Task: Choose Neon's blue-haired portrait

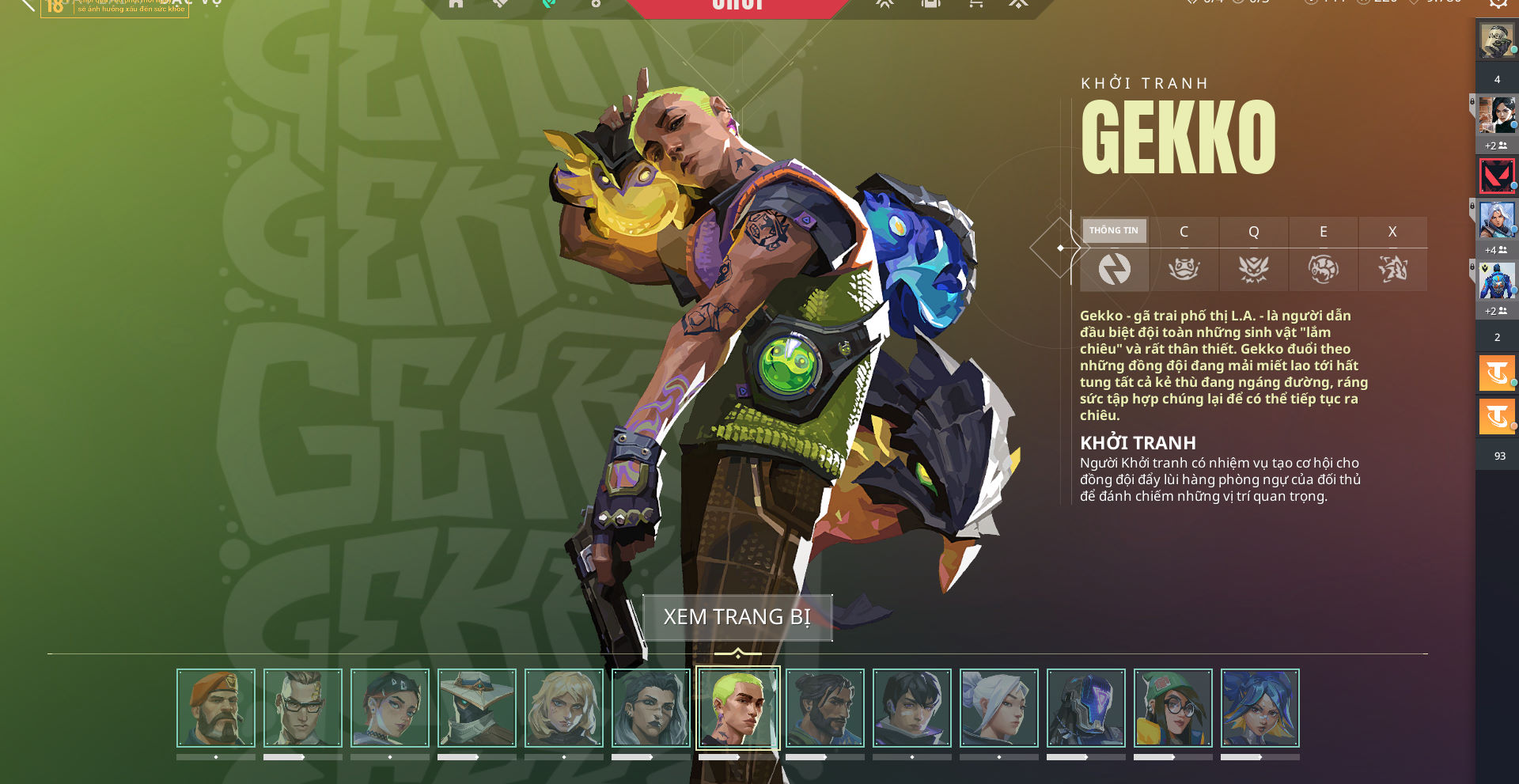Action: point(1260,708)
